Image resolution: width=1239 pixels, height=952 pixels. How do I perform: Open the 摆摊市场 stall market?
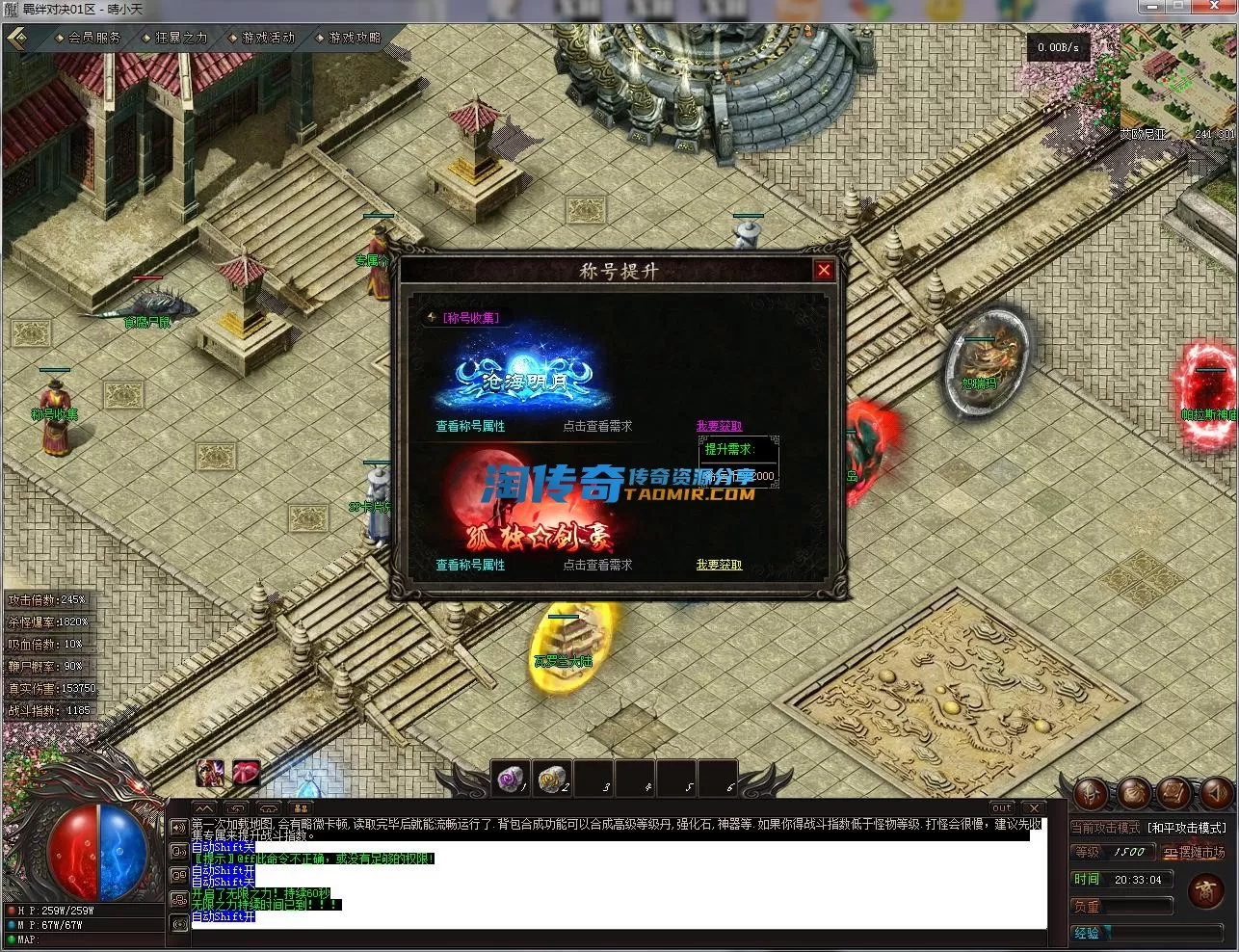pyautogui.click(x=1194, y=853)
